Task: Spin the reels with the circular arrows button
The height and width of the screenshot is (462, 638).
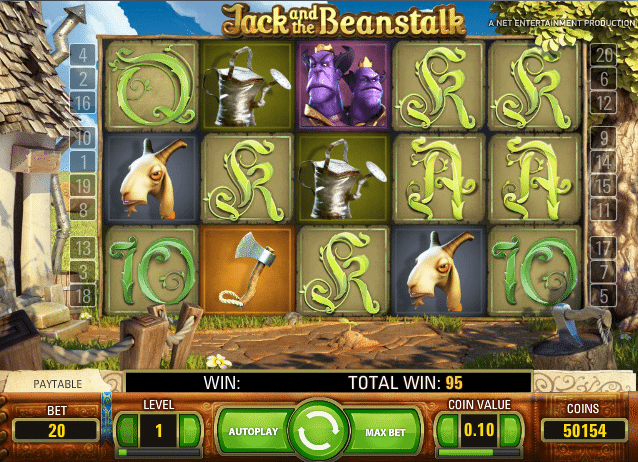Action: pyautogui.click(x=319, y=431)
